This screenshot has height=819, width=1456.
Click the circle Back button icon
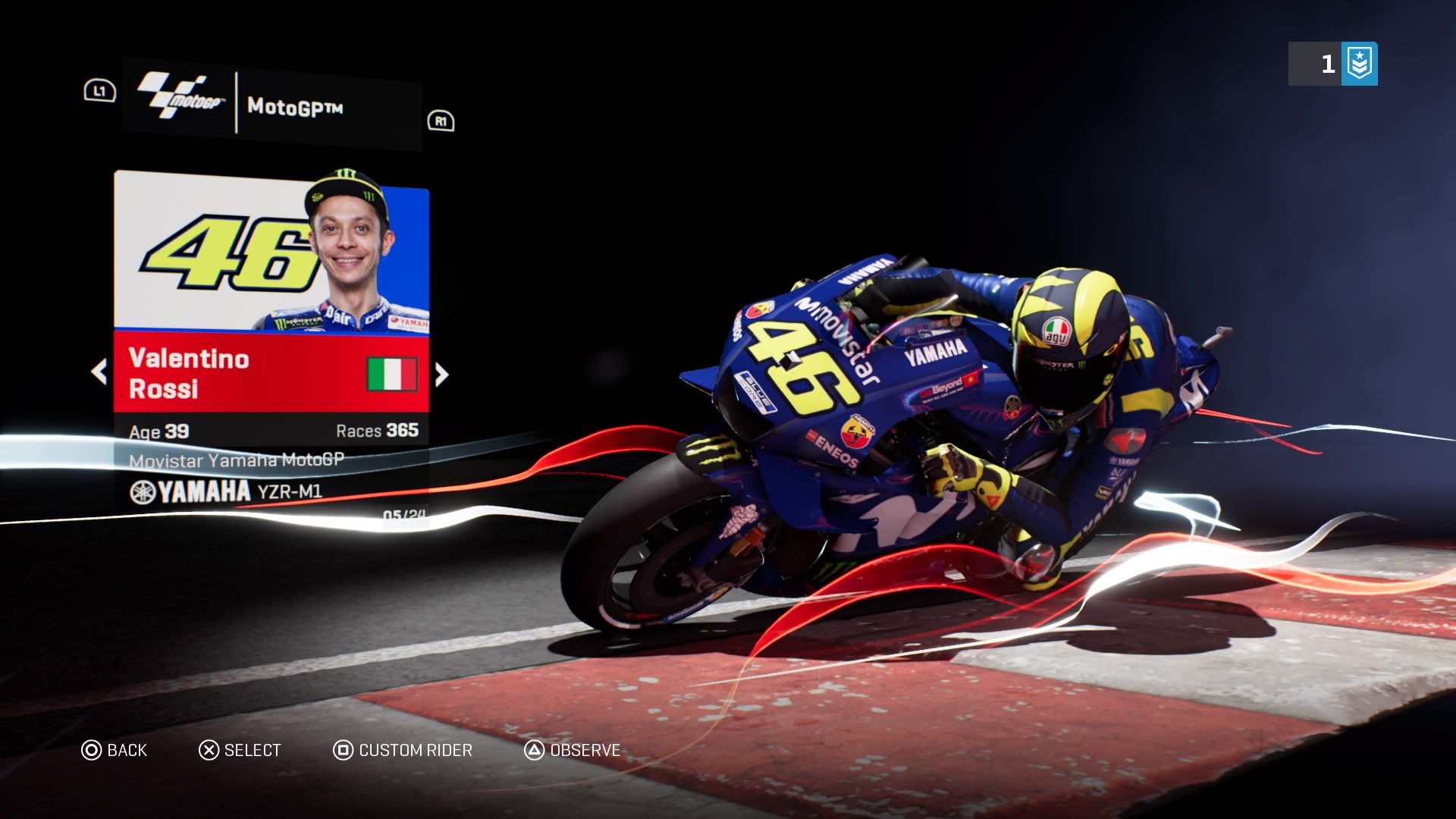click(92, 750)
